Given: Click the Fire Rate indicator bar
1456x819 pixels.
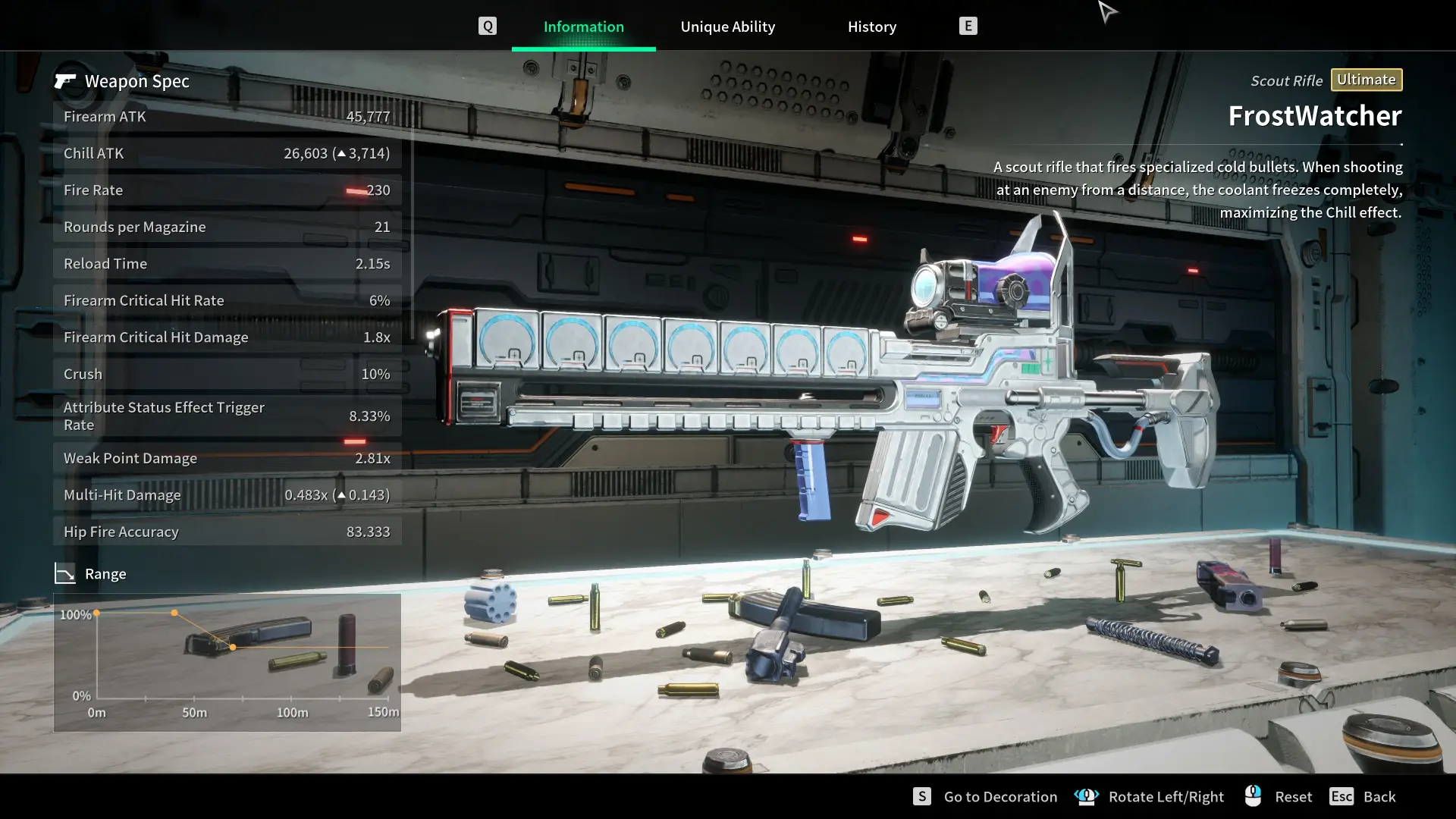Looking at the screenshot, I should (356, 190).
